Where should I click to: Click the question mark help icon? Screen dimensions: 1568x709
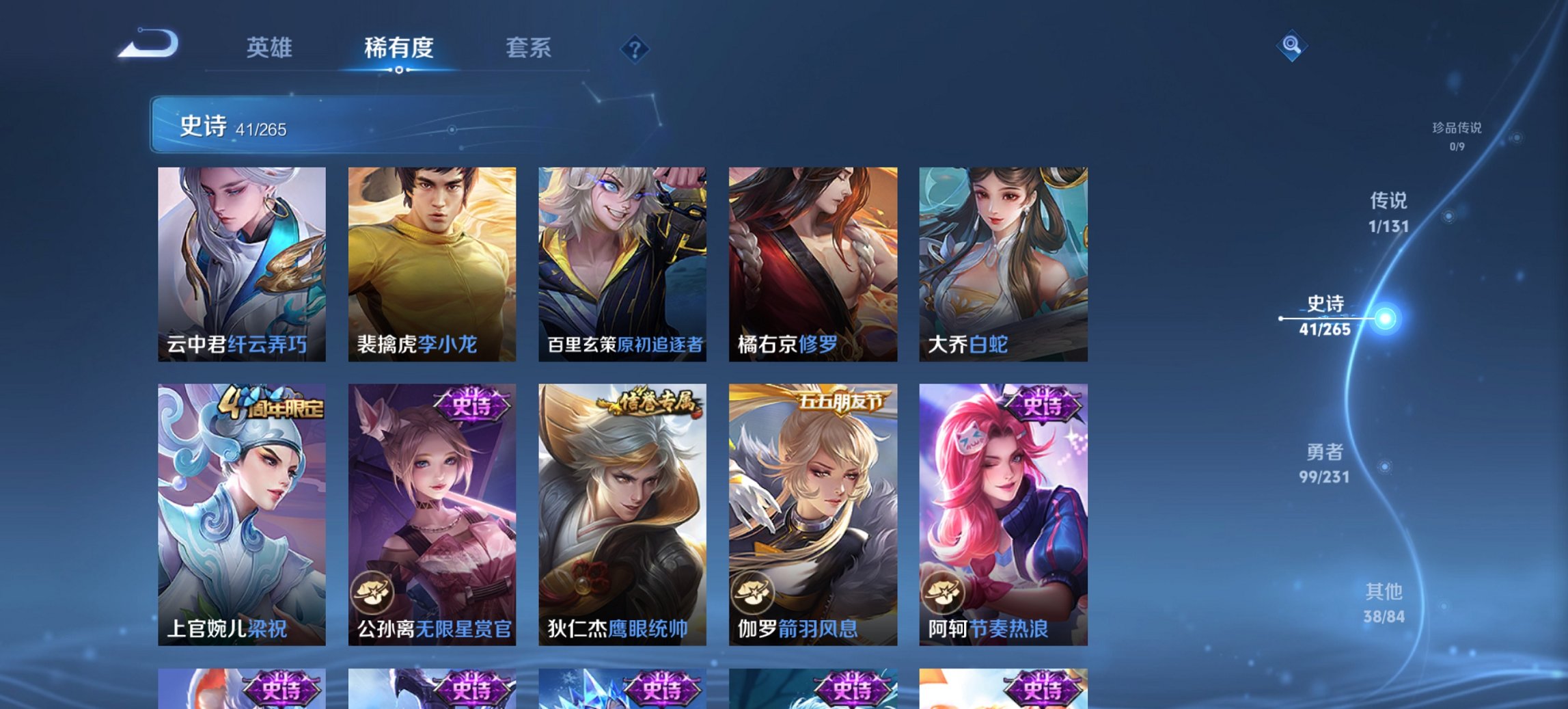pos(634,48)
